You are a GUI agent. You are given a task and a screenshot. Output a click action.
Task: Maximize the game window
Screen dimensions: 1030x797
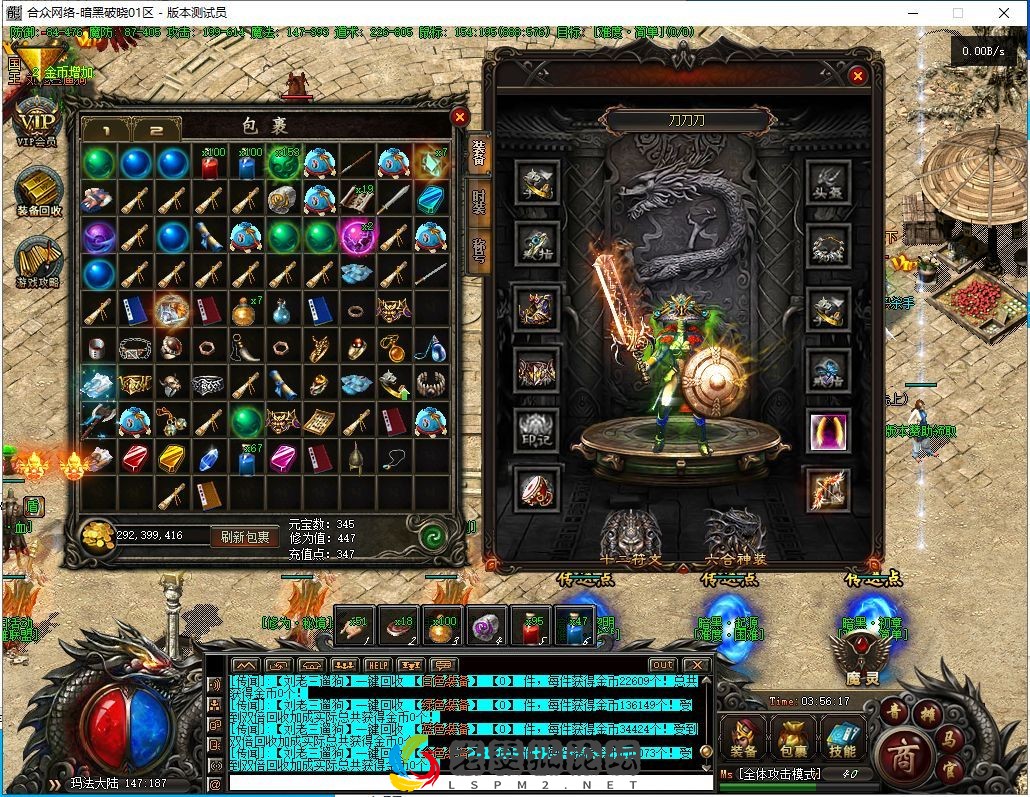tap(957, 13)
